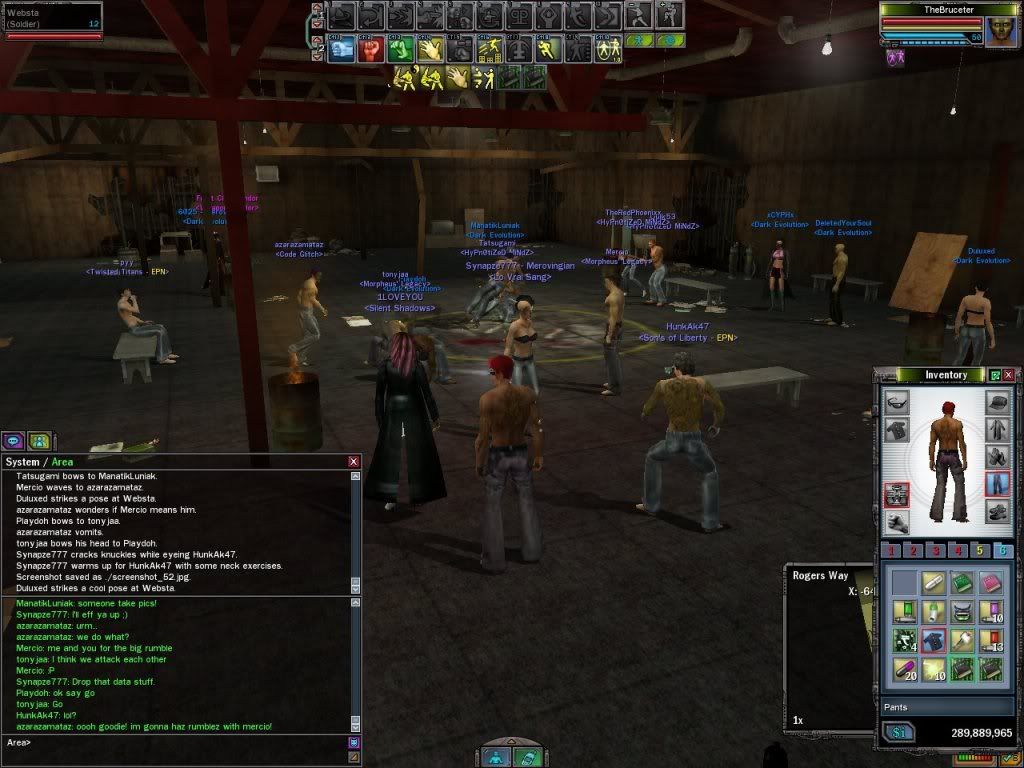Select the sunglasses equipment slot
The width and height of the screenshot is (1024, 768).
pyautogui.click(x=897, y=402)
